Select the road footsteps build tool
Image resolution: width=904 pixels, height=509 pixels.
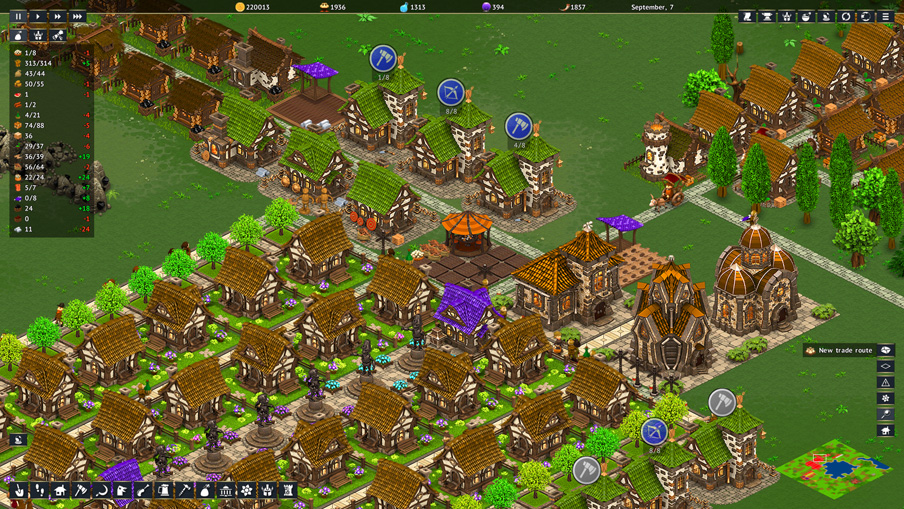[x=39, y=491]
